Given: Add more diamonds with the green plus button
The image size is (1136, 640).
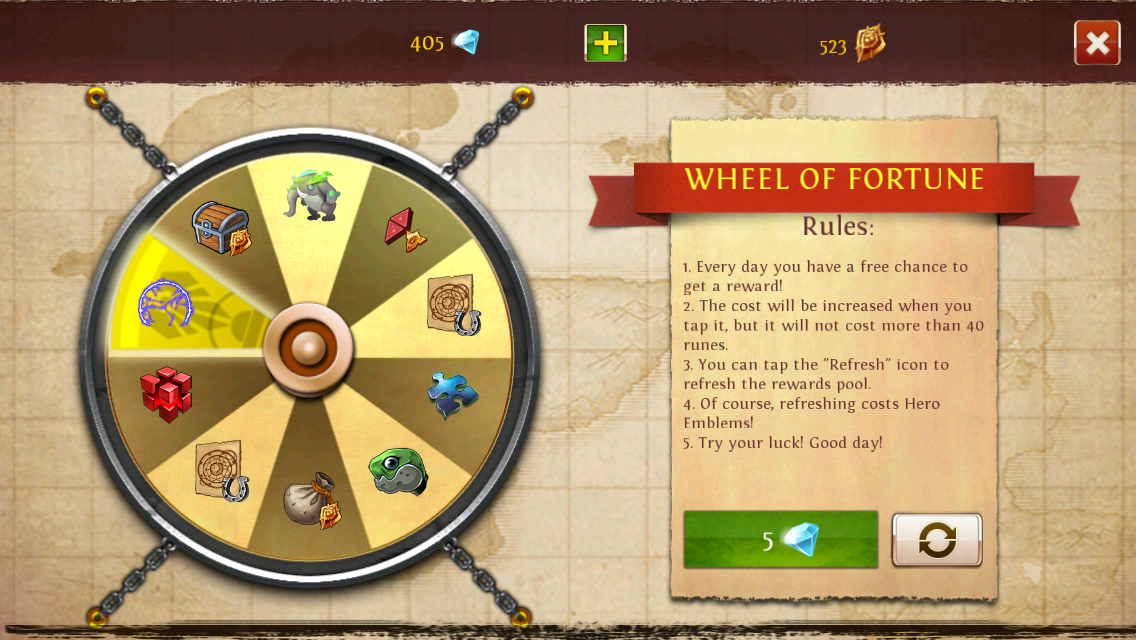Looking at the screenshot, I should (x=605, y=43).
